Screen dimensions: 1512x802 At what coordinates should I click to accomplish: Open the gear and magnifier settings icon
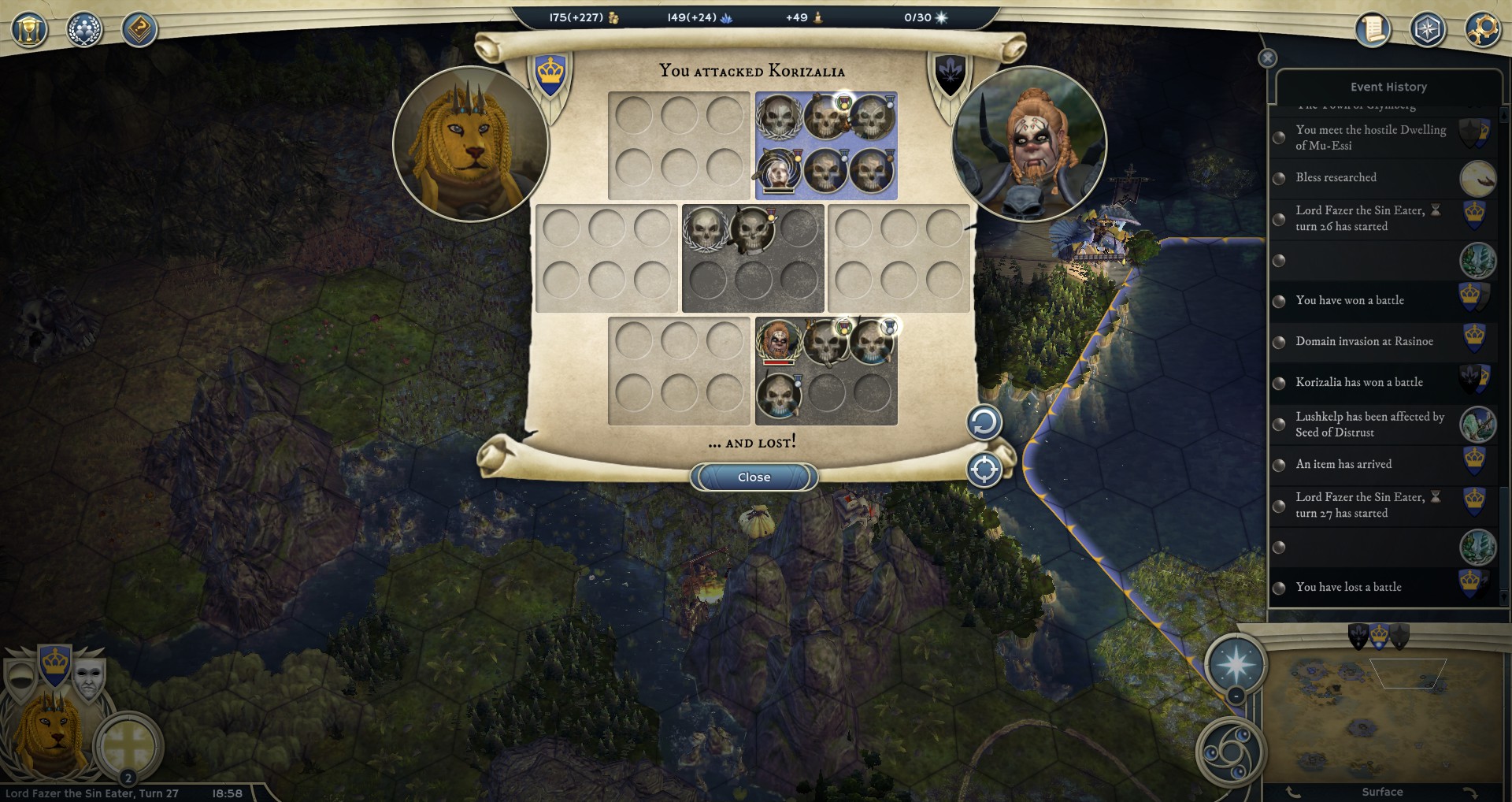[1482, 30]
